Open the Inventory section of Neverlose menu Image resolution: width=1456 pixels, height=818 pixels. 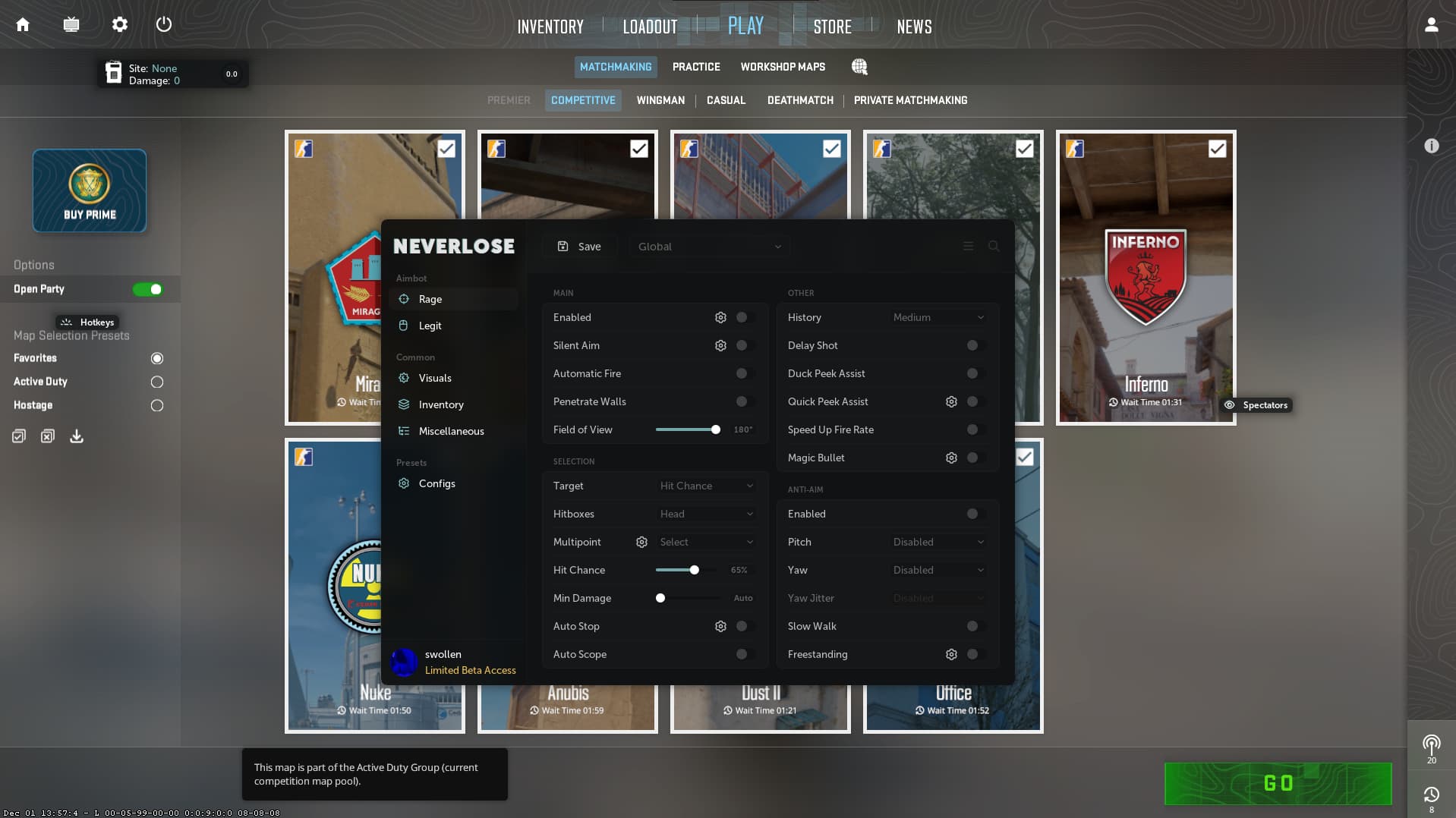click(x=441, y=404)
